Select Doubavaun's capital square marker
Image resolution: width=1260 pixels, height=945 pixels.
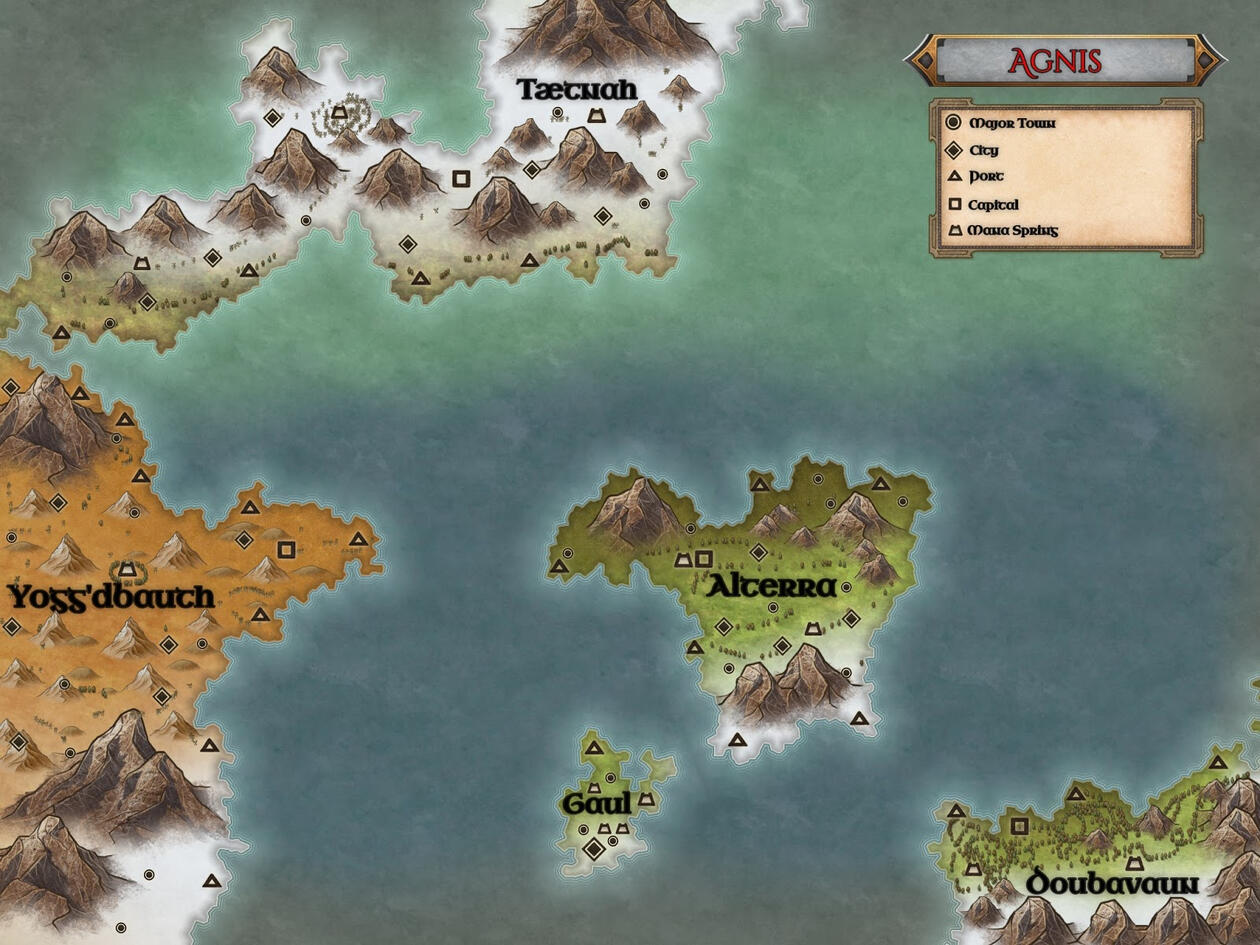pyautogui.click(x=1020, y=826)
